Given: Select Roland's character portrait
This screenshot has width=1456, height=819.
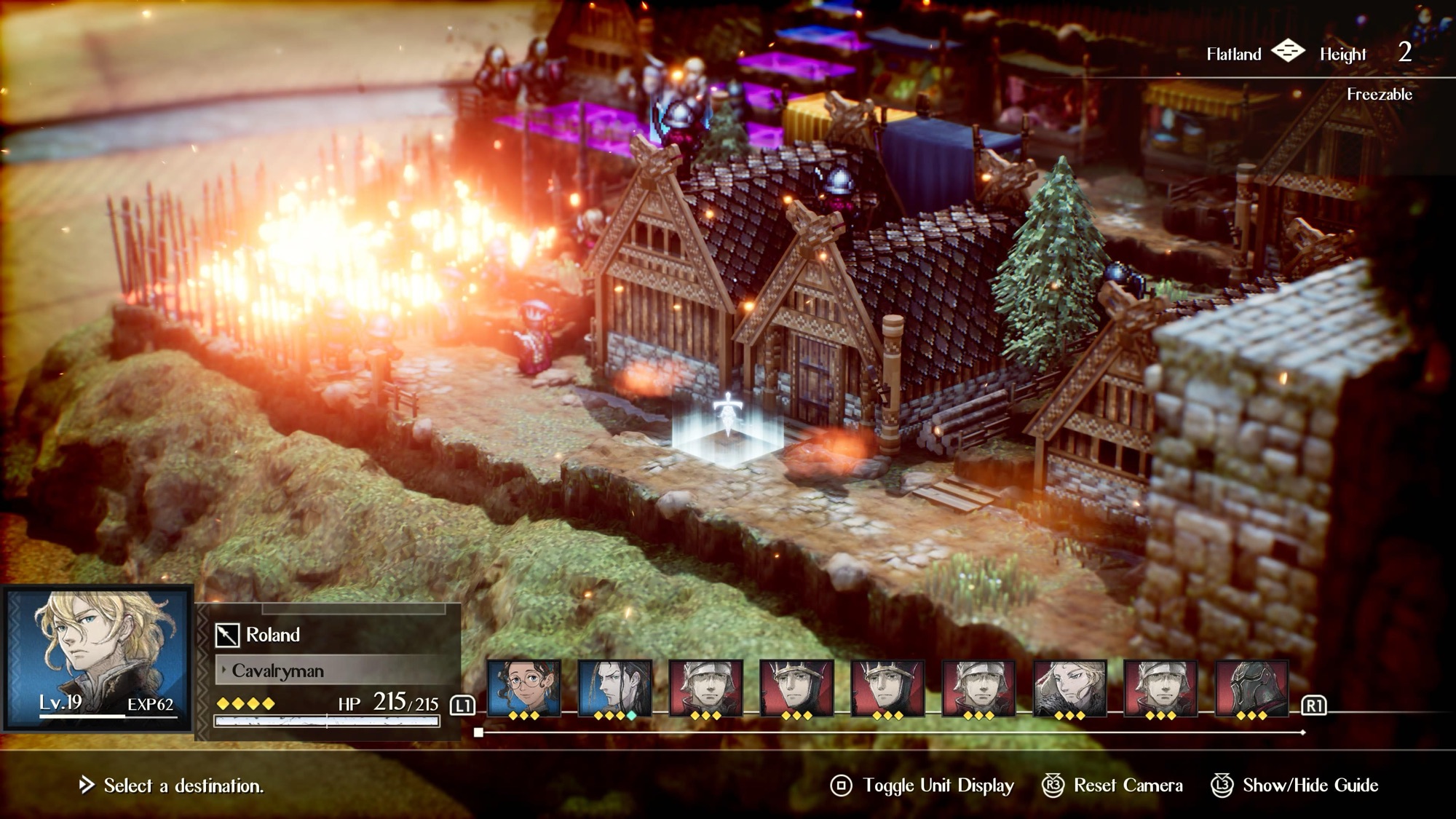Looking at the screenshot, I should (x=98, y=657).
